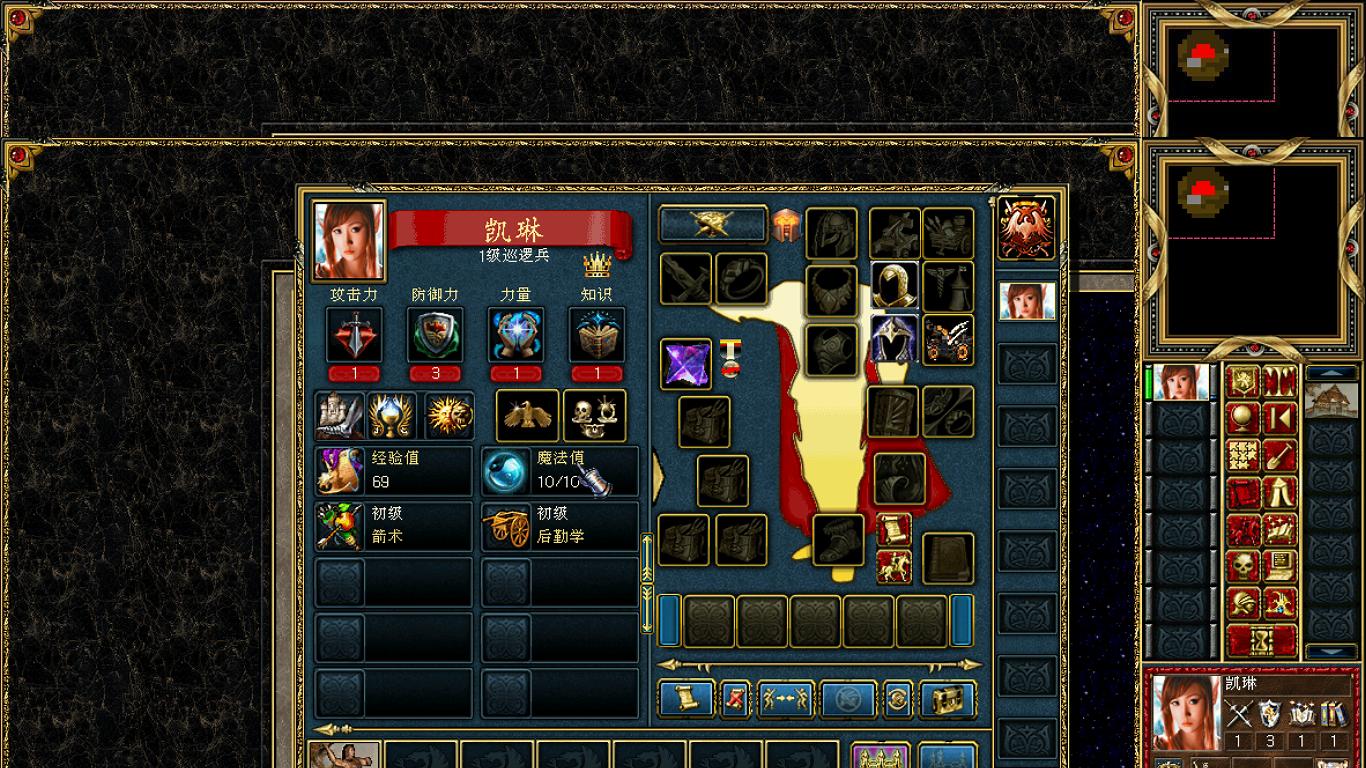The width and height of the screenshot is (1366, 768).
Task: Open the ammo cart war machine slot
Action: 948,339
